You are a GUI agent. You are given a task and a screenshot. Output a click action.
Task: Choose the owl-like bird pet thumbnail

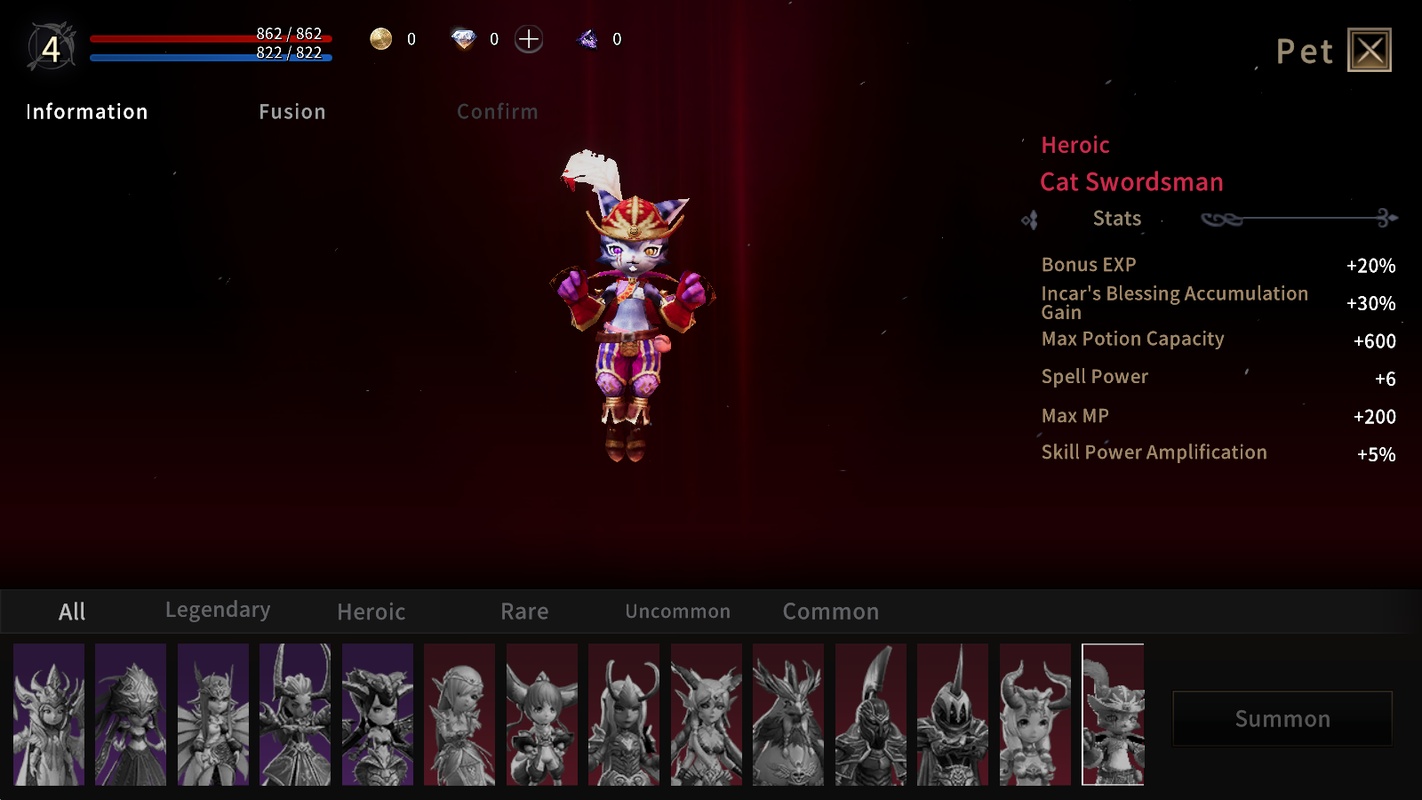pos(788,714)
